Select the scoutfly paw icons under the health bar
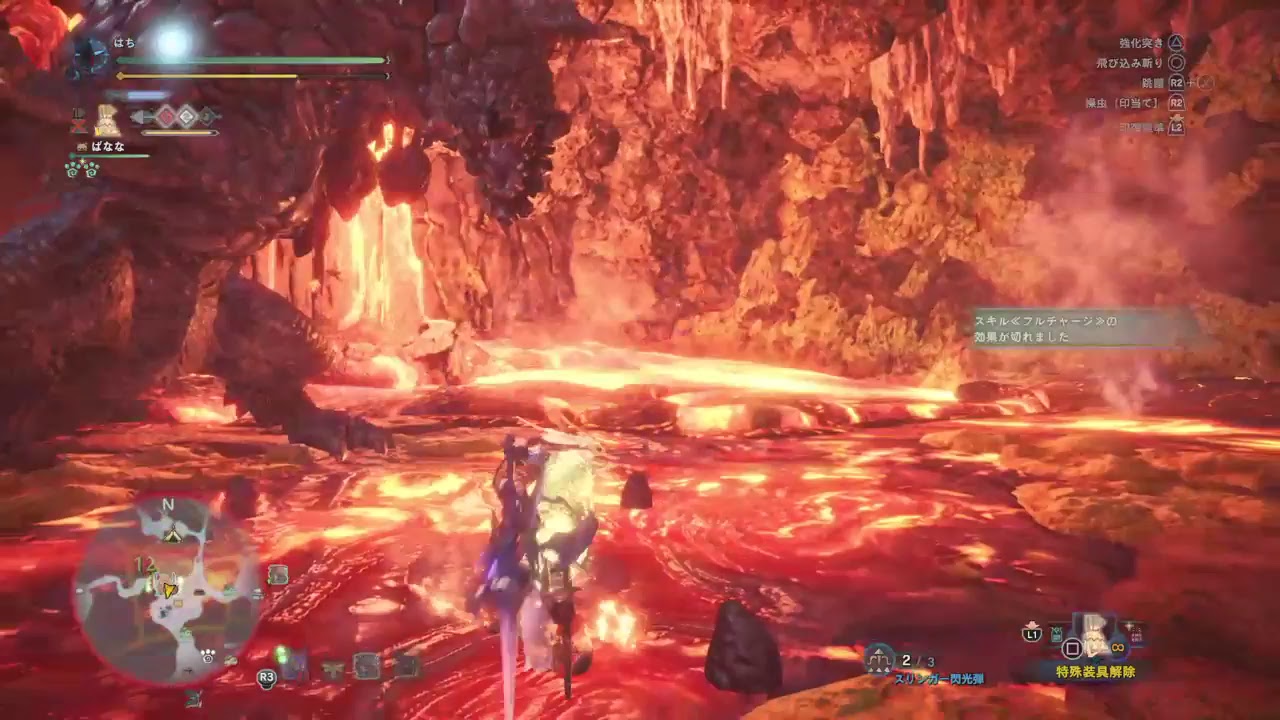 (81, 168)
